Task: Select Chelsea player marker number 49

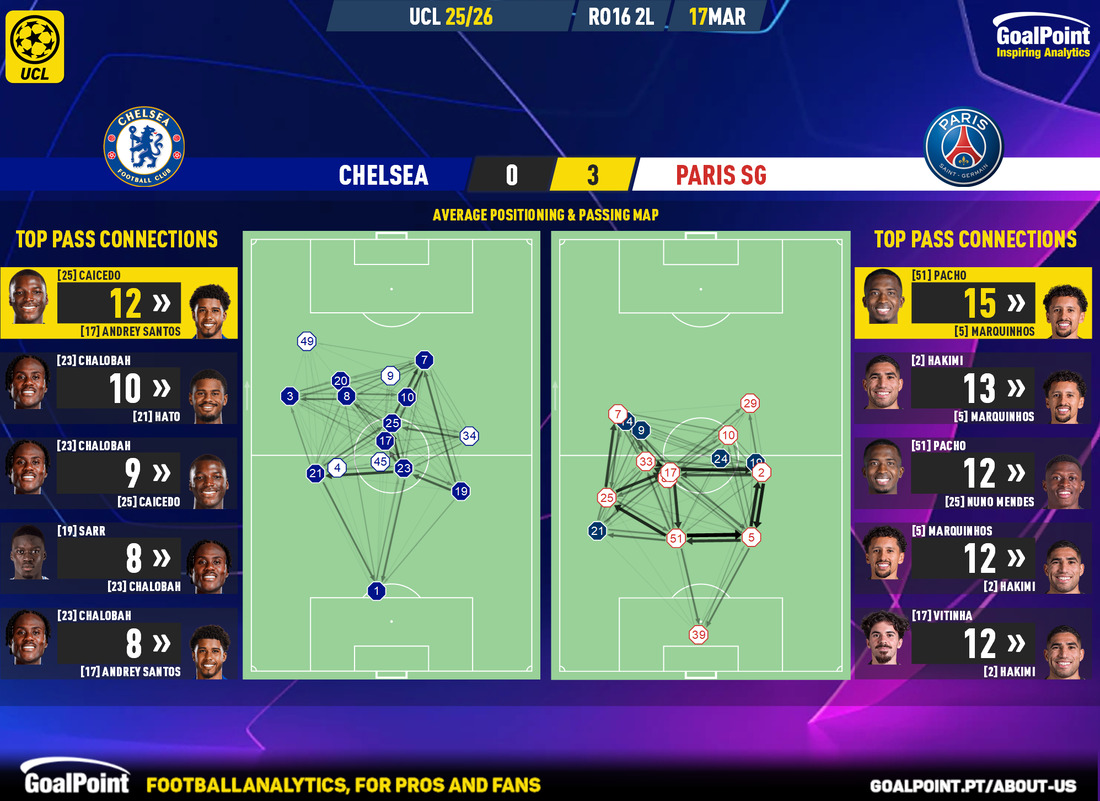Action: coord(307,342)
